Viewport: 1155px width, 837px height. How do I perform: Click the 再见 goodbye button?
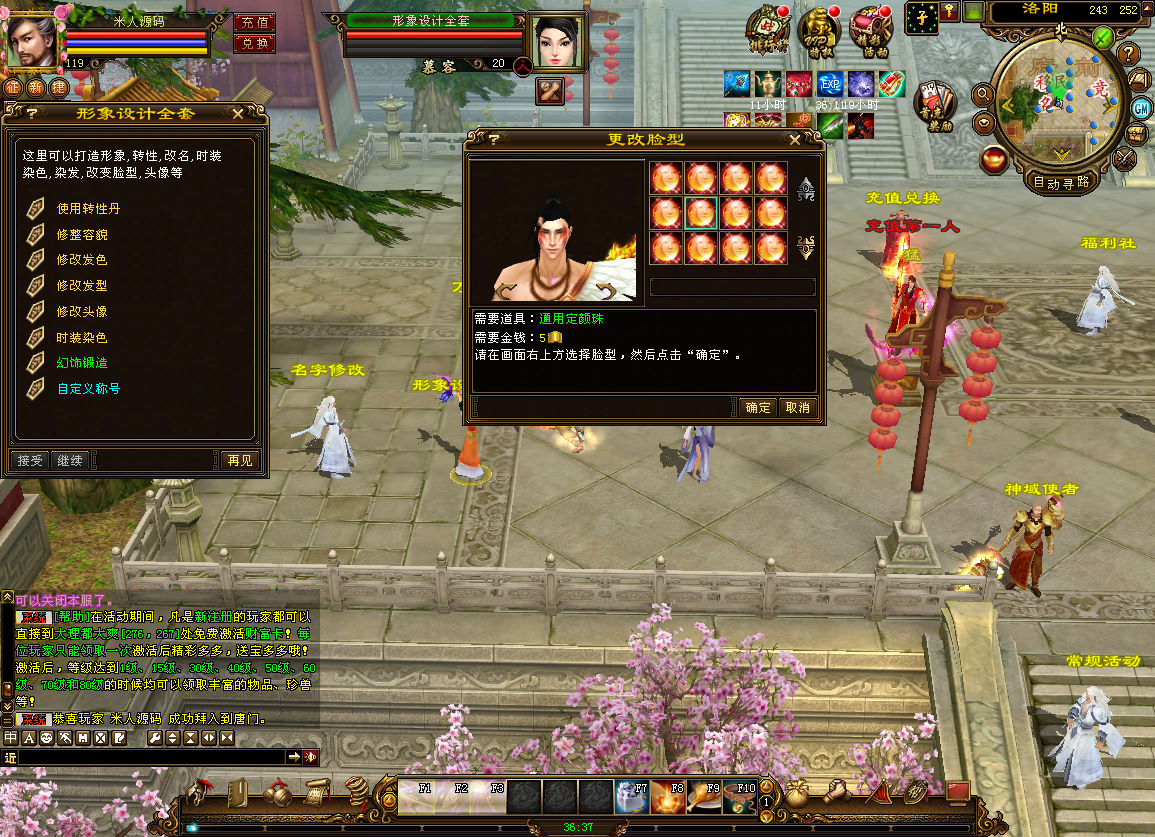click(x=240, y=460)
